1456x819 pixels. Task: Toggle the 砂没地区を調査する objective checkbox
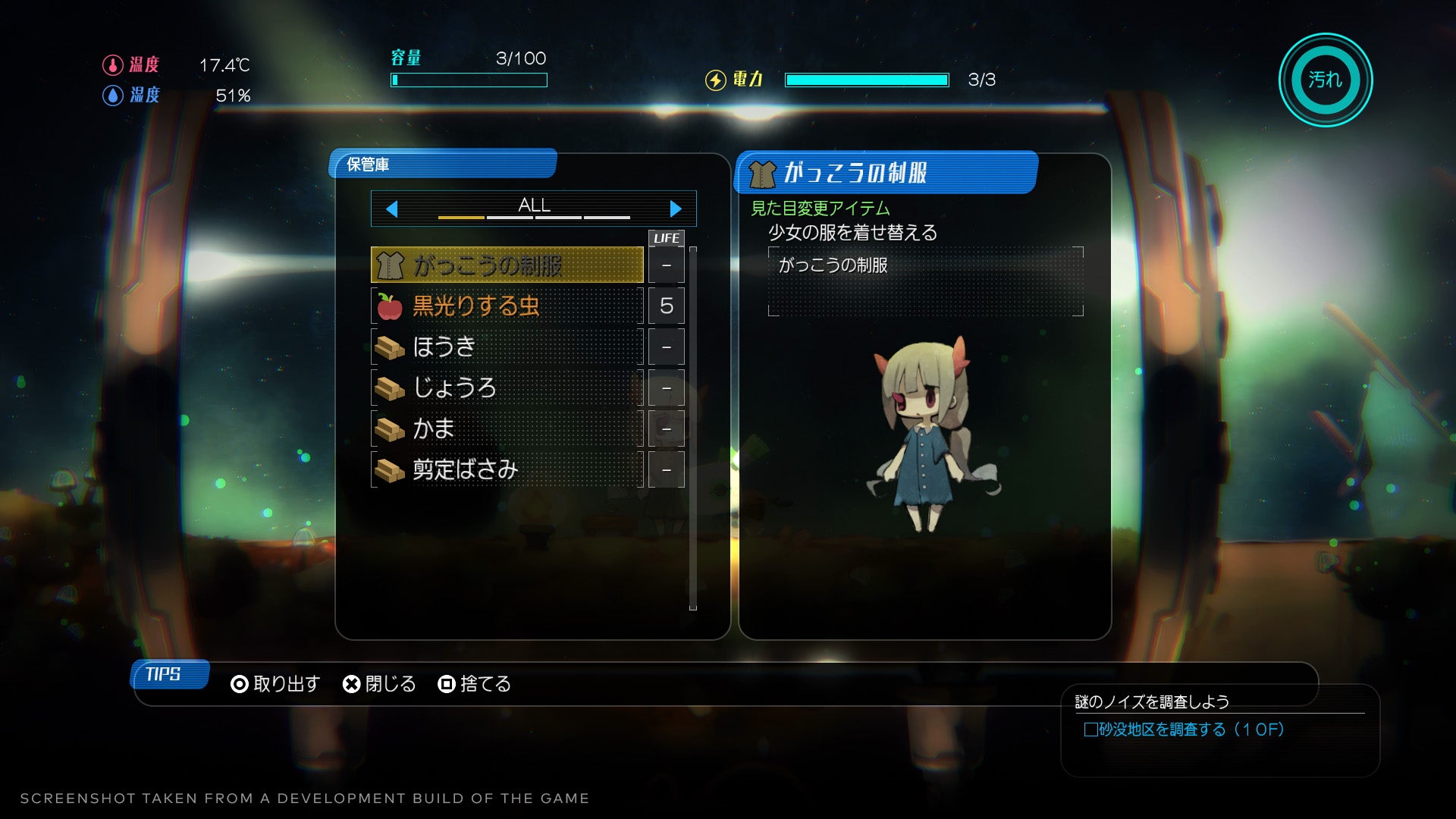pyautogui.click(x=1090, y=730)
